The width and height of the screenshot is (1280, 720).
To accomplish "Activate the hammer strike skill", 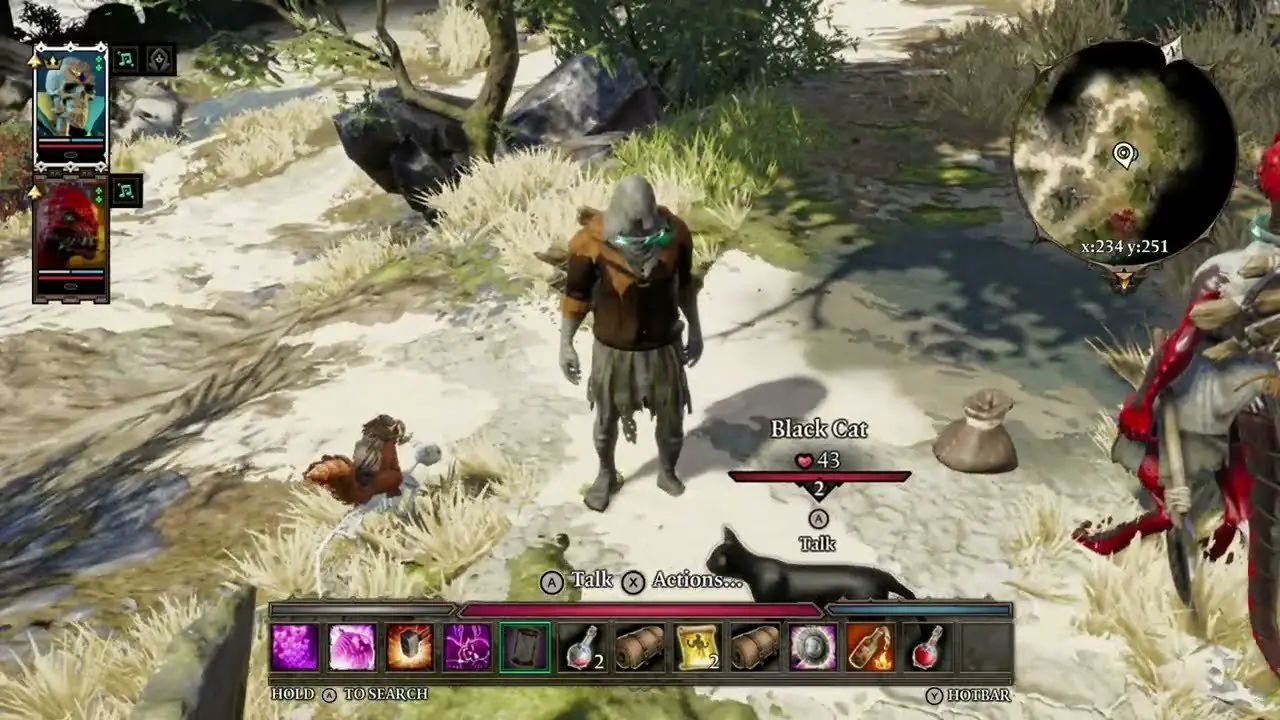I will click(x=410, y=647).
